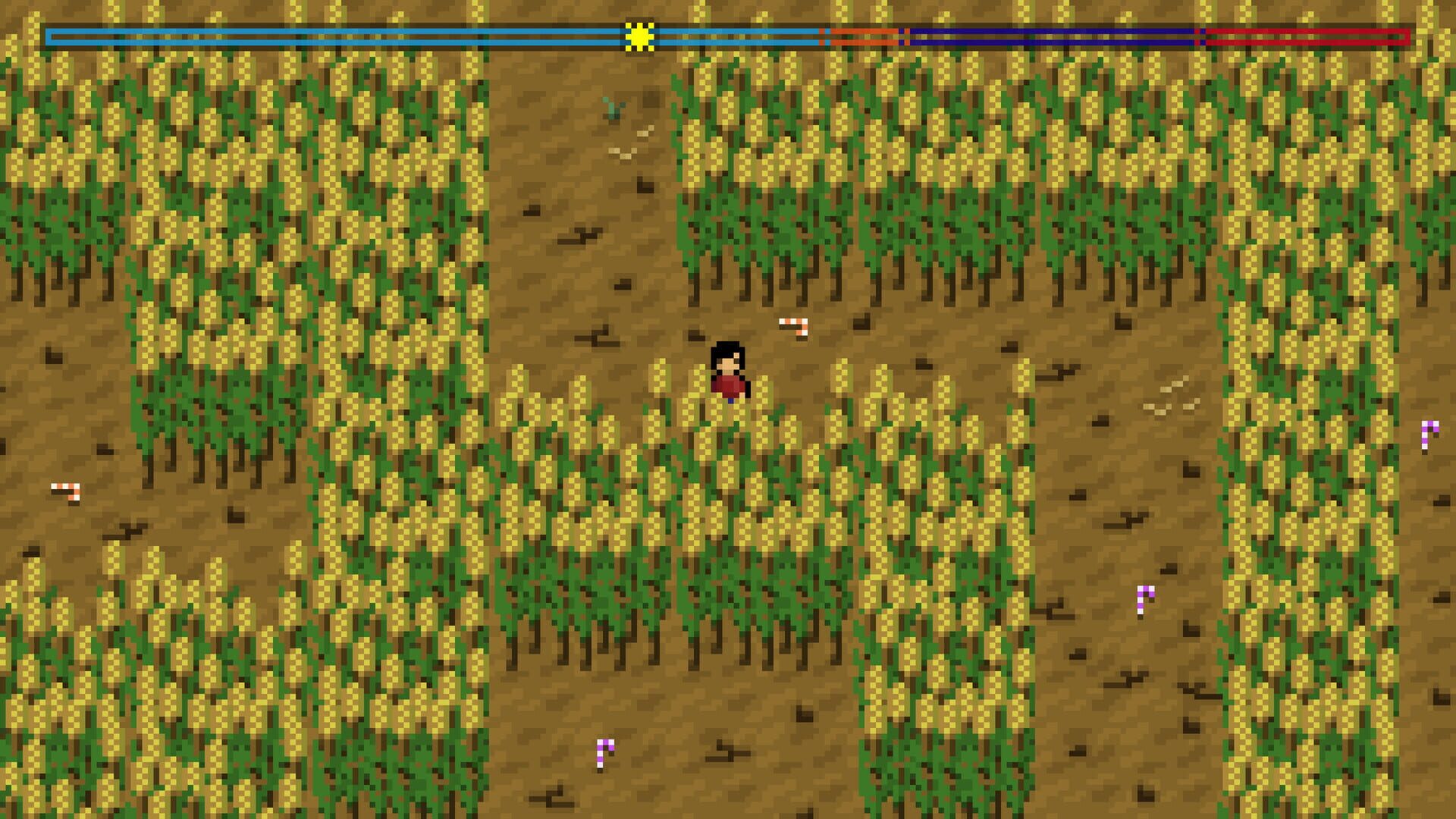Click the dark blue night segment of the bar
This screenshot has width=1456, height=819.
pos(1054,34)
